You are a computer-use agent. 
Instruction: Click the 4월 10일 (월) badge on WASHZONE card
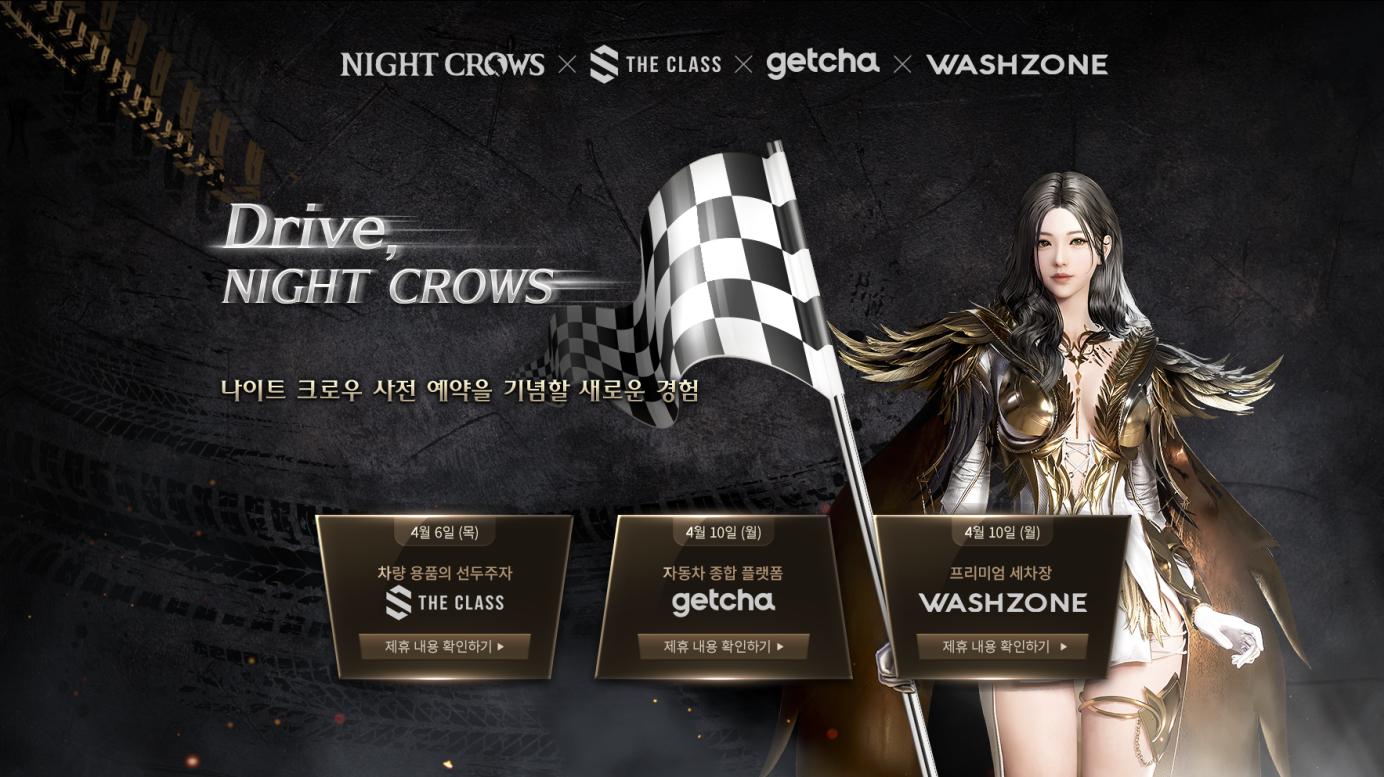click(x=1001, y=533)
